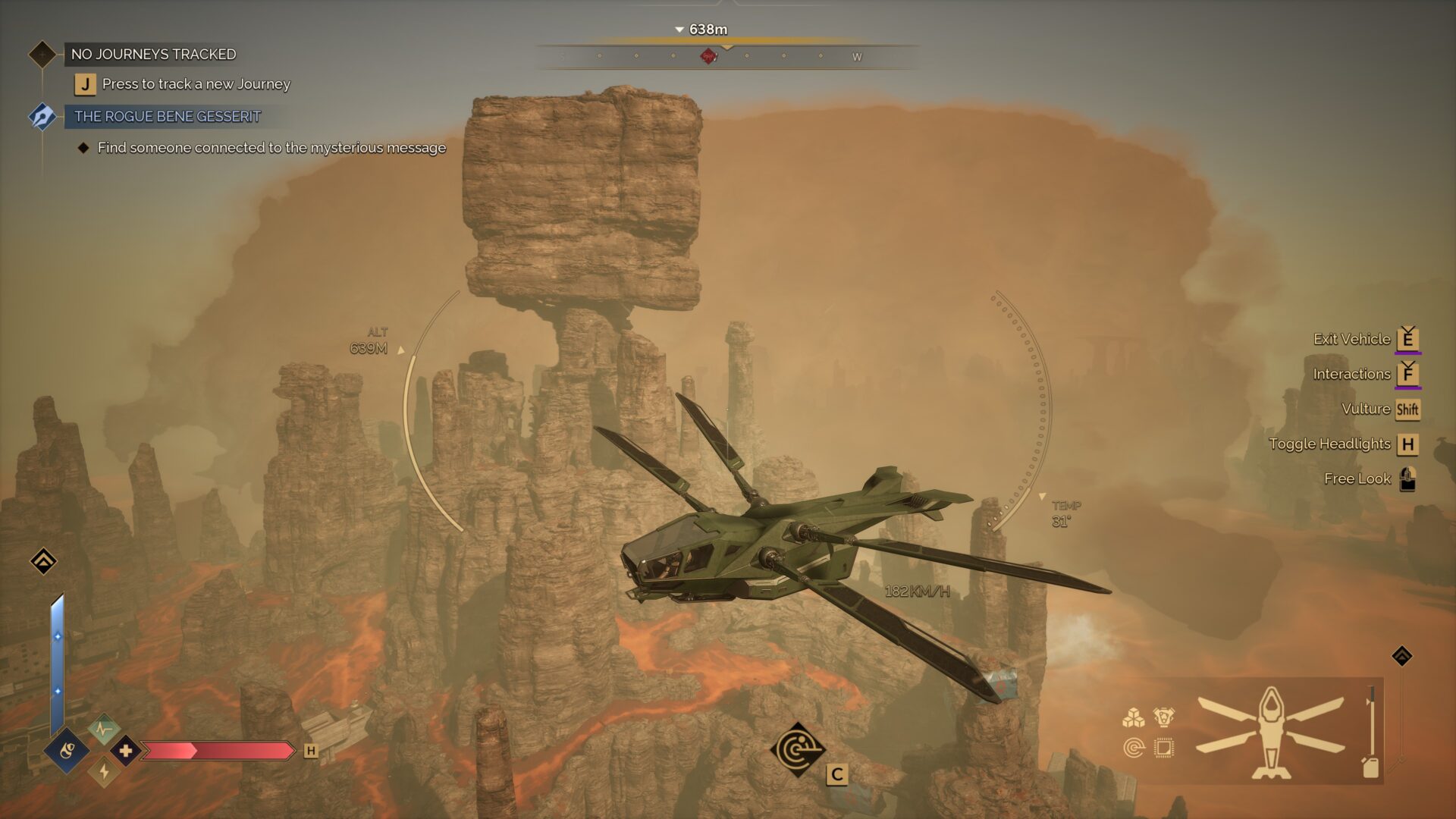Select the heartbeat pulse ability diamond

pyautogui.click(x=104, y=730)
